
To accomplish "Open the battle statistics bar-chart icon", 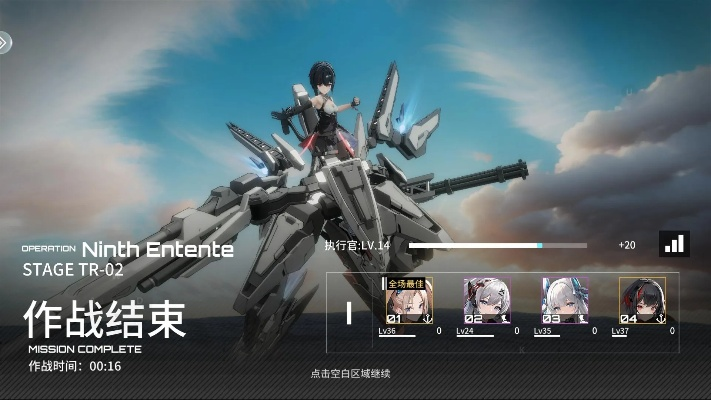I will [x=675, y=243].
